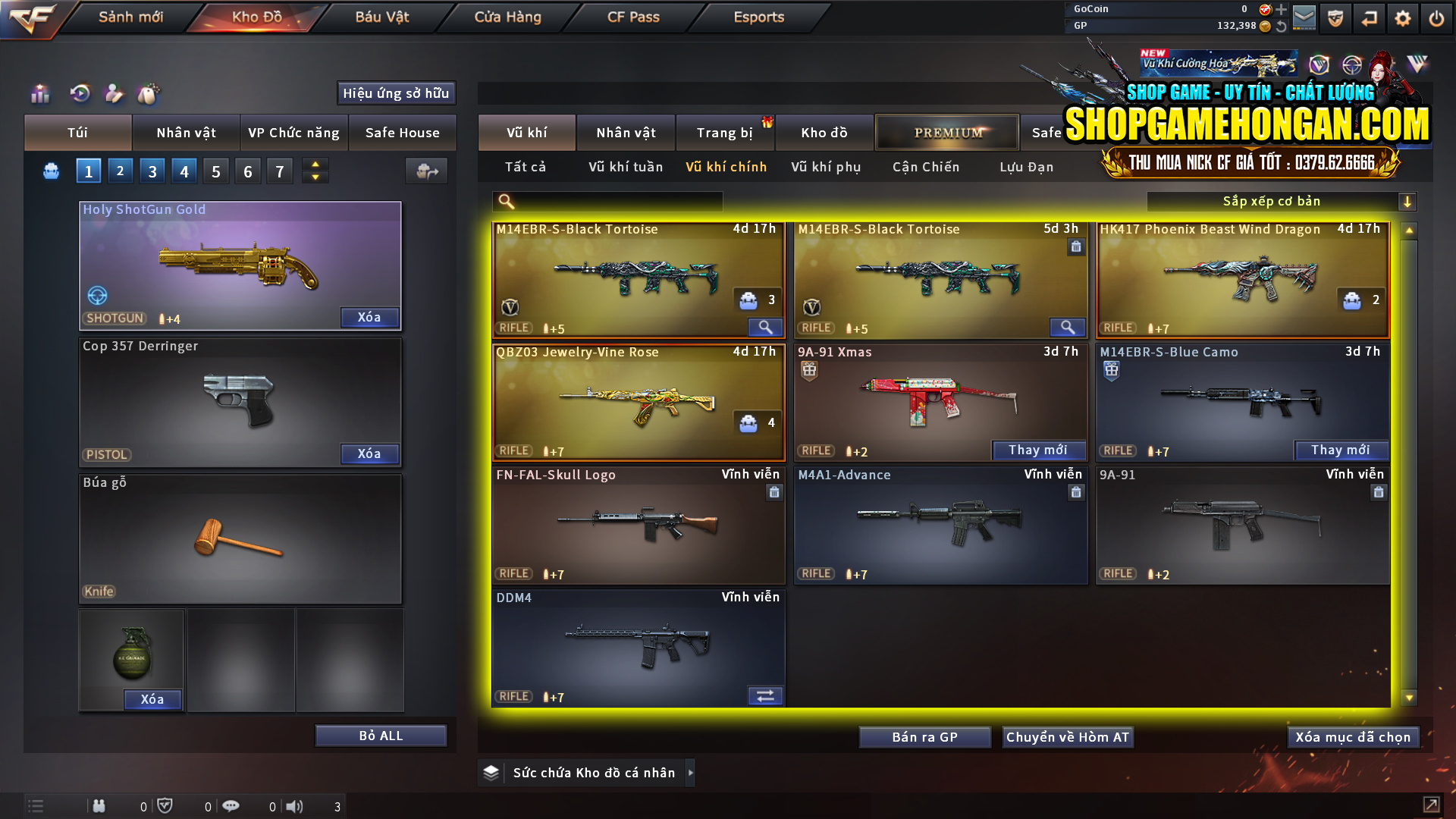Viewport: 1456px width, 819px height.
Task: Open the mail inbox icon near GoCoin
Action: [x=1305, y=18]
